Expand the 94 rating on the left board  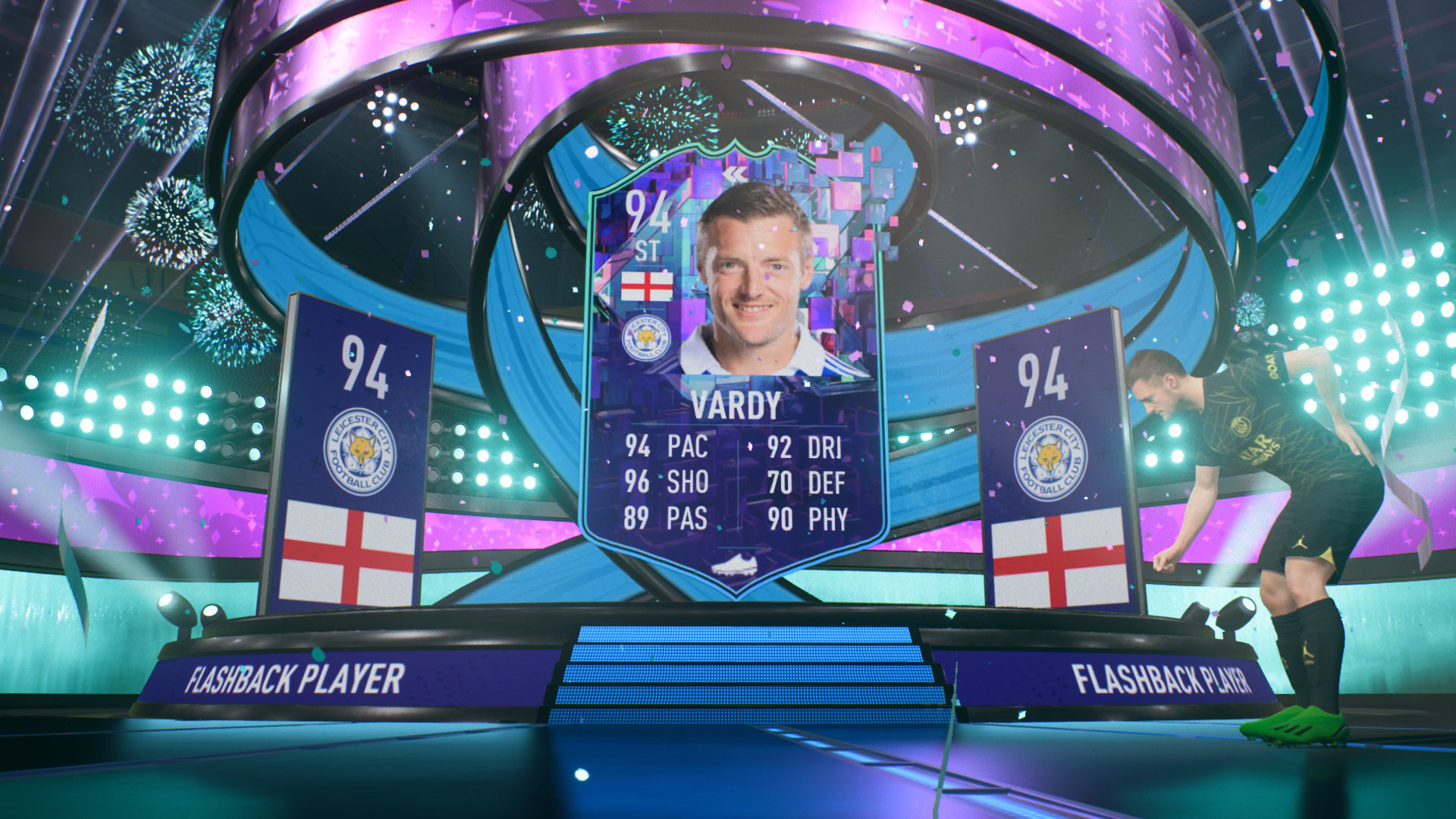coord(364,364)
